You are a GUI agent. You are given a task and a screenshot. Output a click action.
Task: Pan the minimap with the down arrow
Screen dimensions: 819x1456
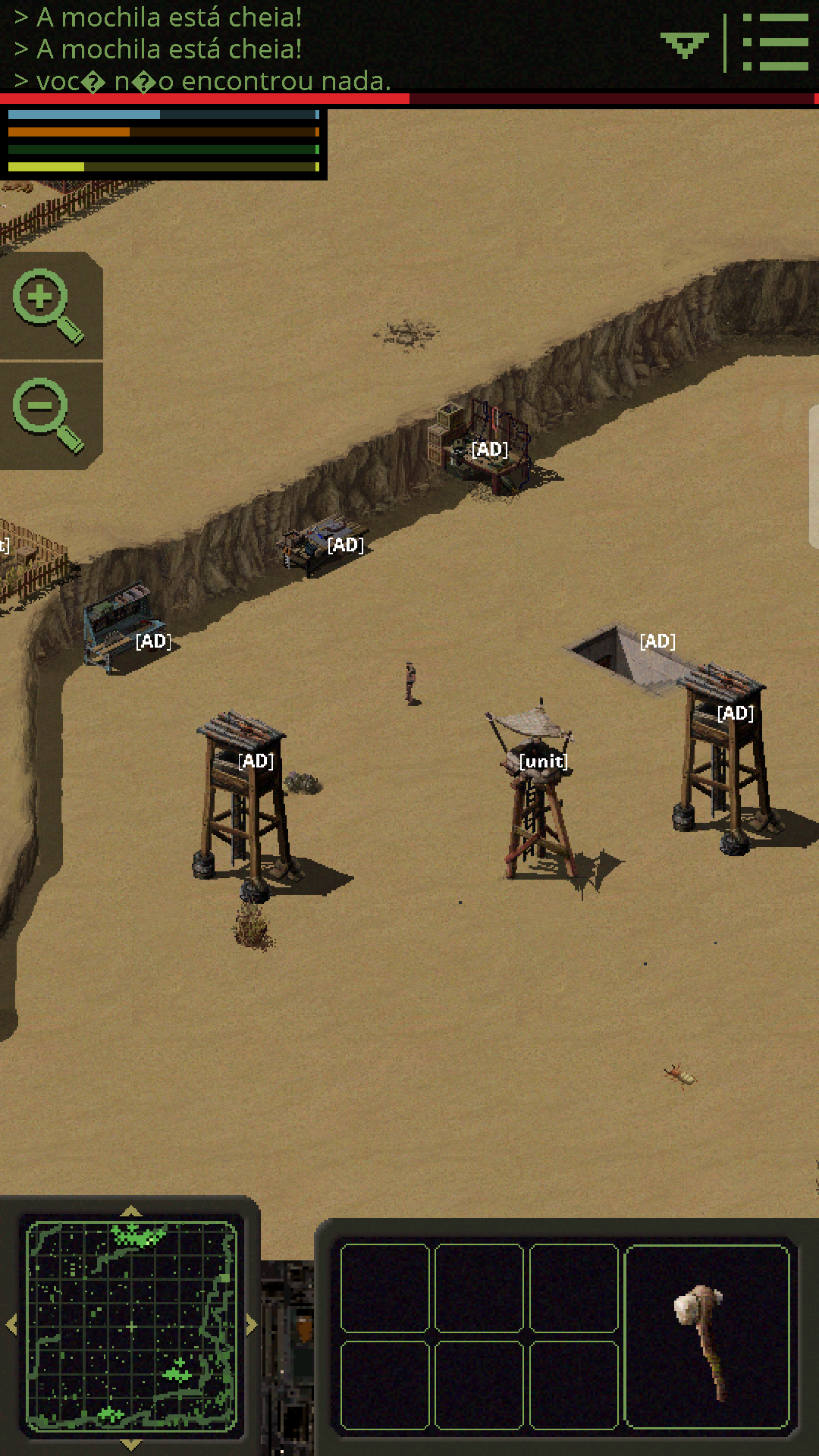point(131,1444)
